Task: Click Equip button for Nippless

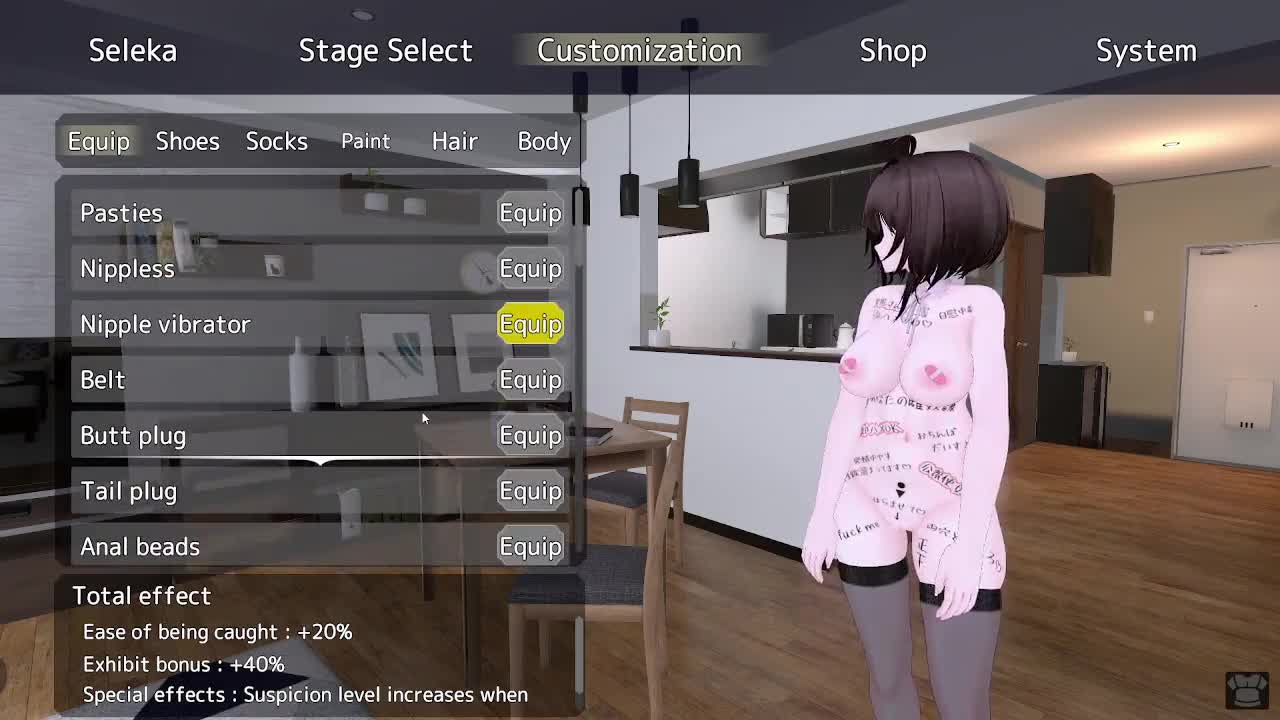Action: pos(530,269)
